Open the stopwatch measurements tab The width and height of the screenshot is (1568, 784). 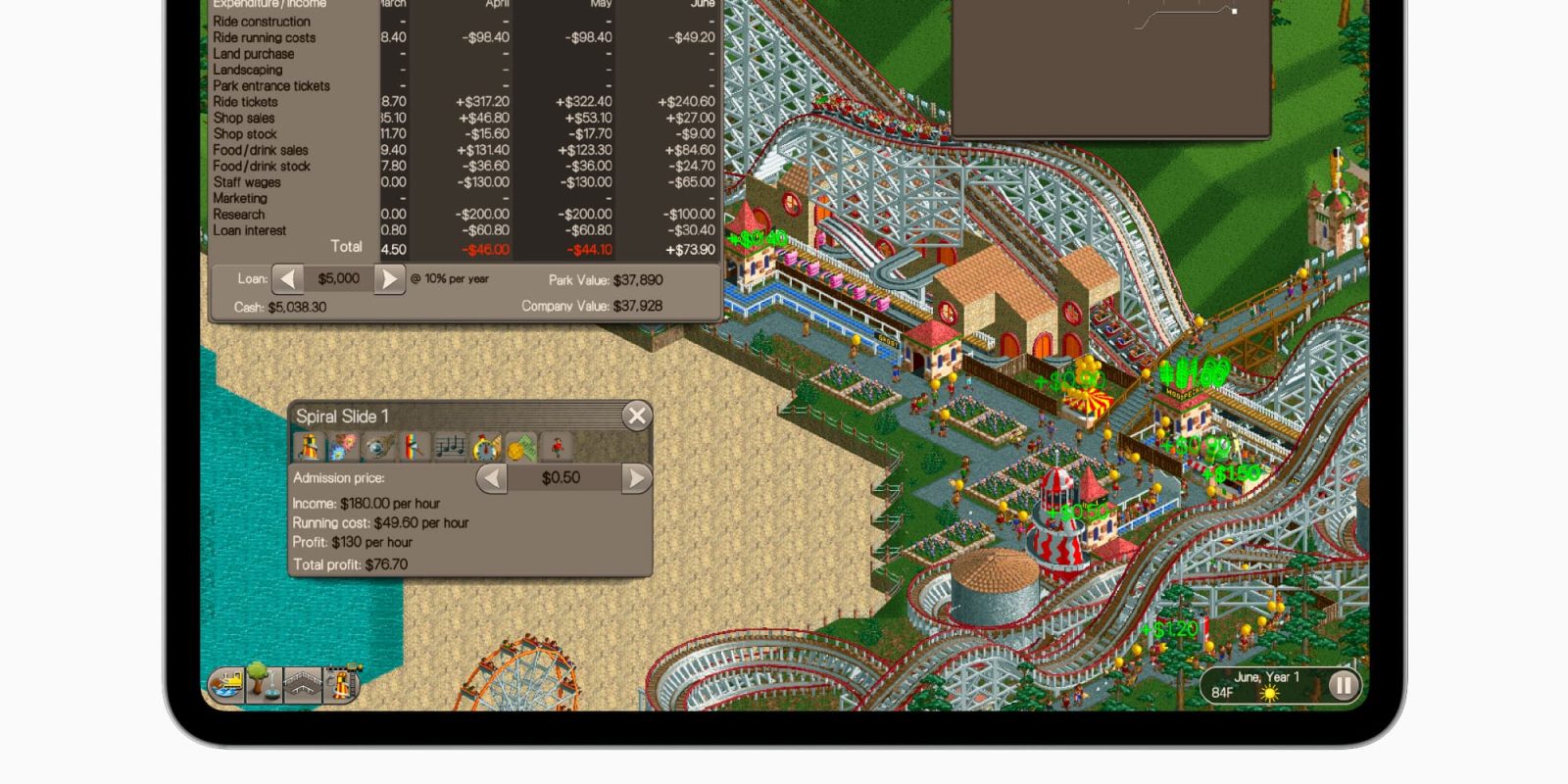click(x=486, y=448)
